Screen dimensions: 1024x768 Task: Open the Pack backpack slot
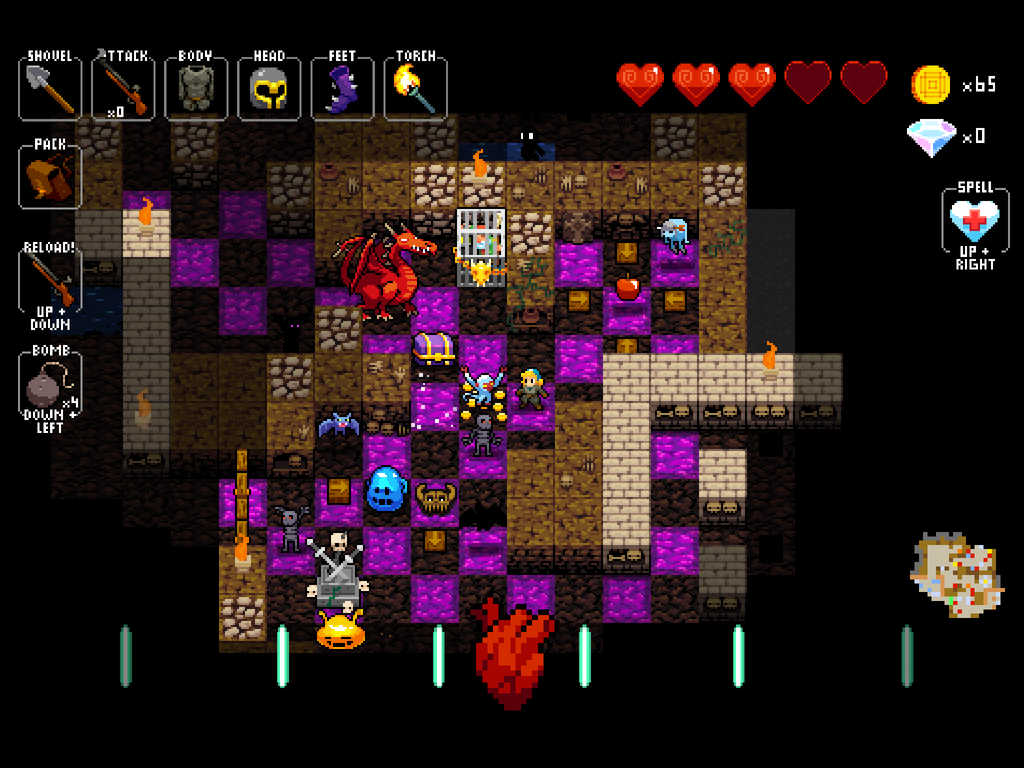coord(50,178)
